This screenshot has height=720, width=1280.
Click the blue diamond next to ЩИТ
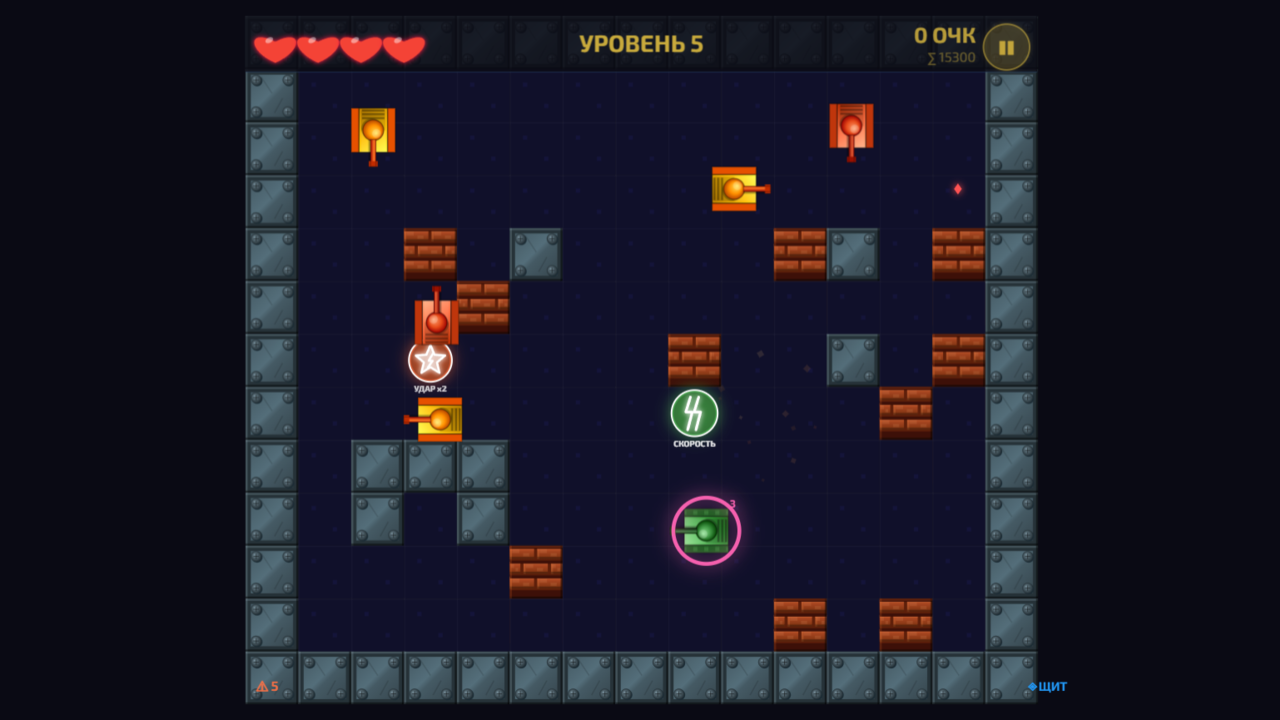[1034, 687]
